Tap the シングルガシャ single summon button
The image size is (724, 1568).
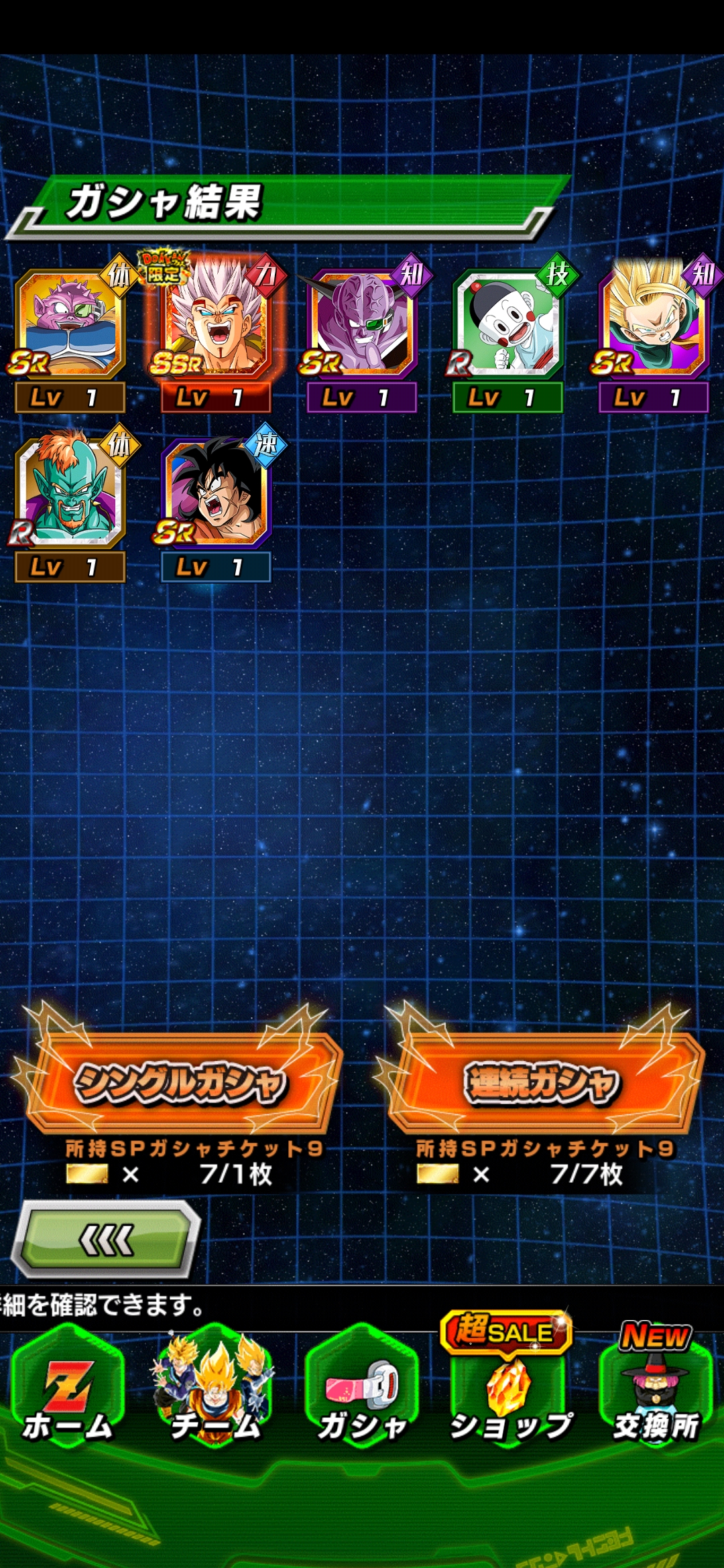coord(181,1082)
